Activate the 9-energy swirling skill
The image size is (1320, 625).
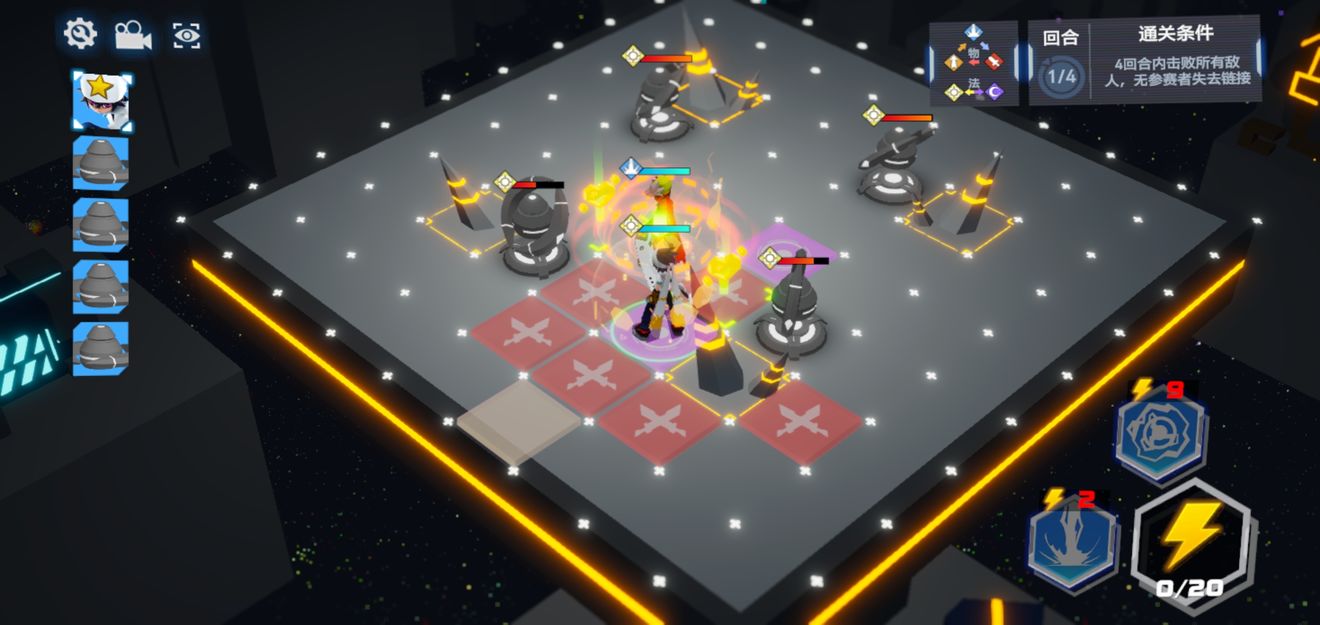(1160, 433)
